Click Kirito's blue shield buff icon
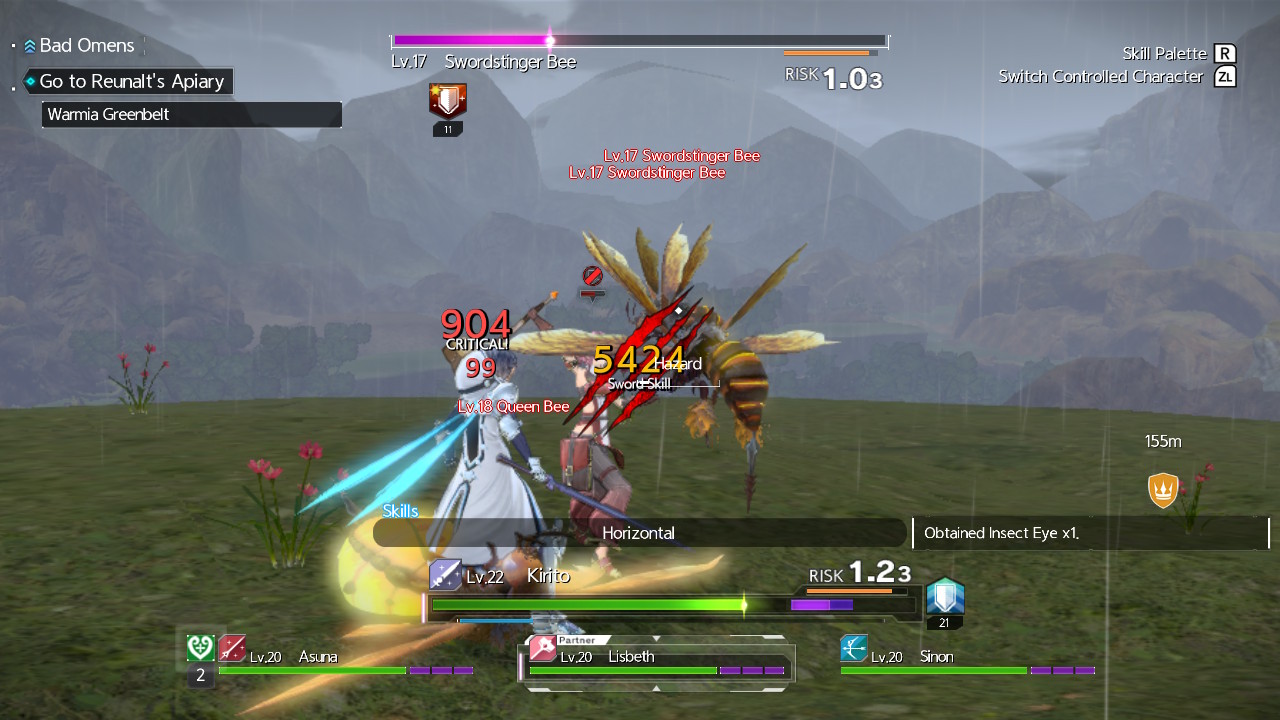Viewport: 1280px width, 720px height. 944,597
